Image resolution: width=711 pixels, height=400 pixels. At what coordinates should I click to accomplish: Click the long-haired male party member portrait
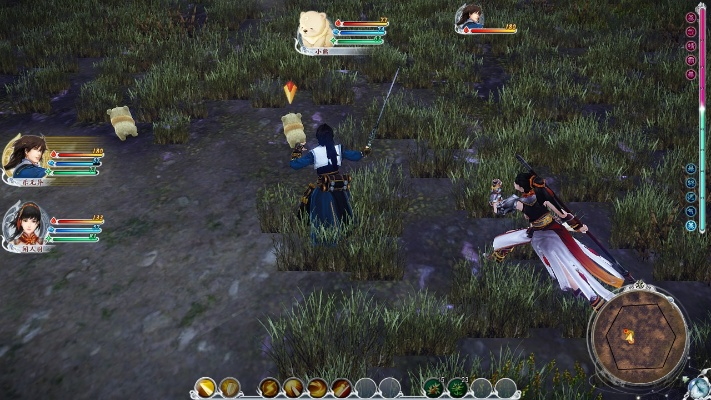click(26, 156)
